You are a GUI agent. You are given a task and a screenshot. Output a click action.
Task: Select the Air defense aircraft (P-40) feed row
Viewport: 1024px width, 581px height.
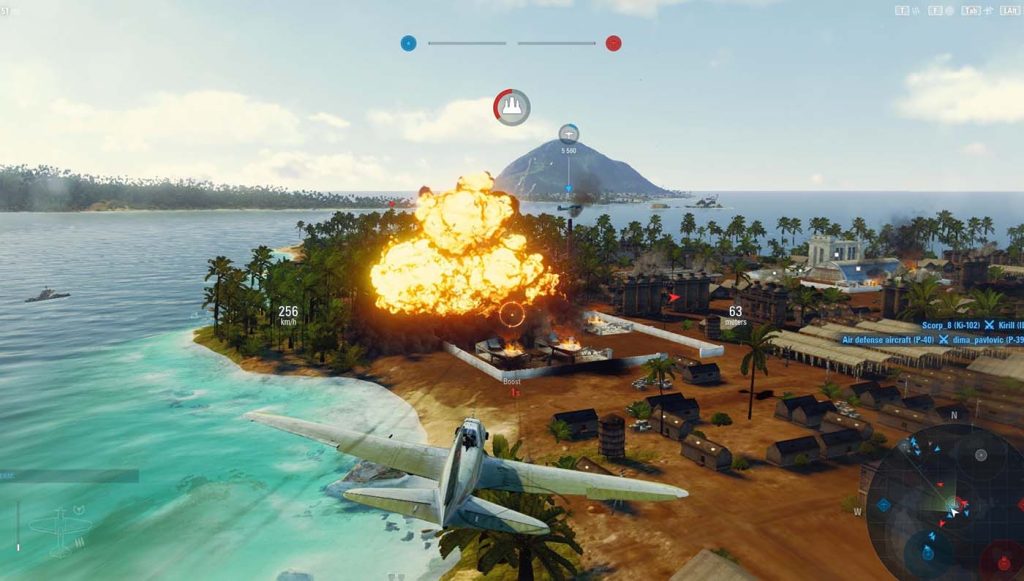pos(888,339)
